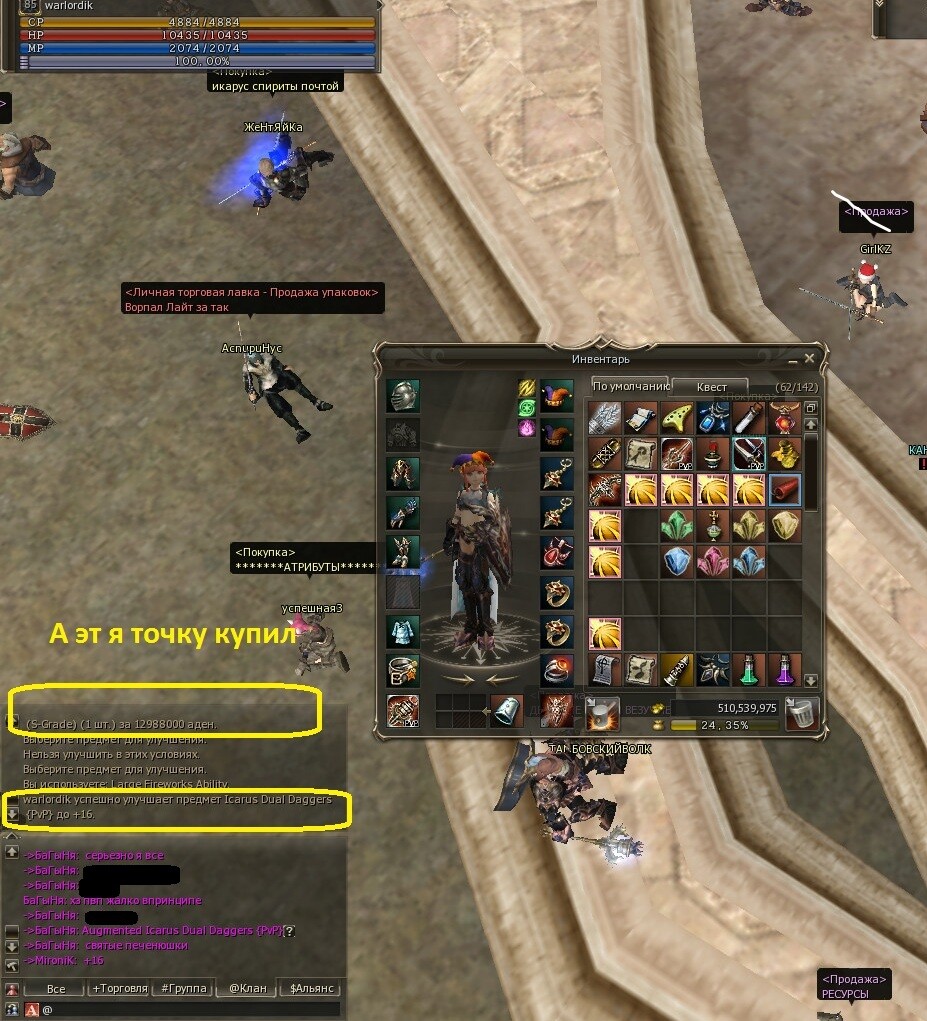927x1021 pixels.
Task: Switch to the Квест tab
Action: pos(711,387)
